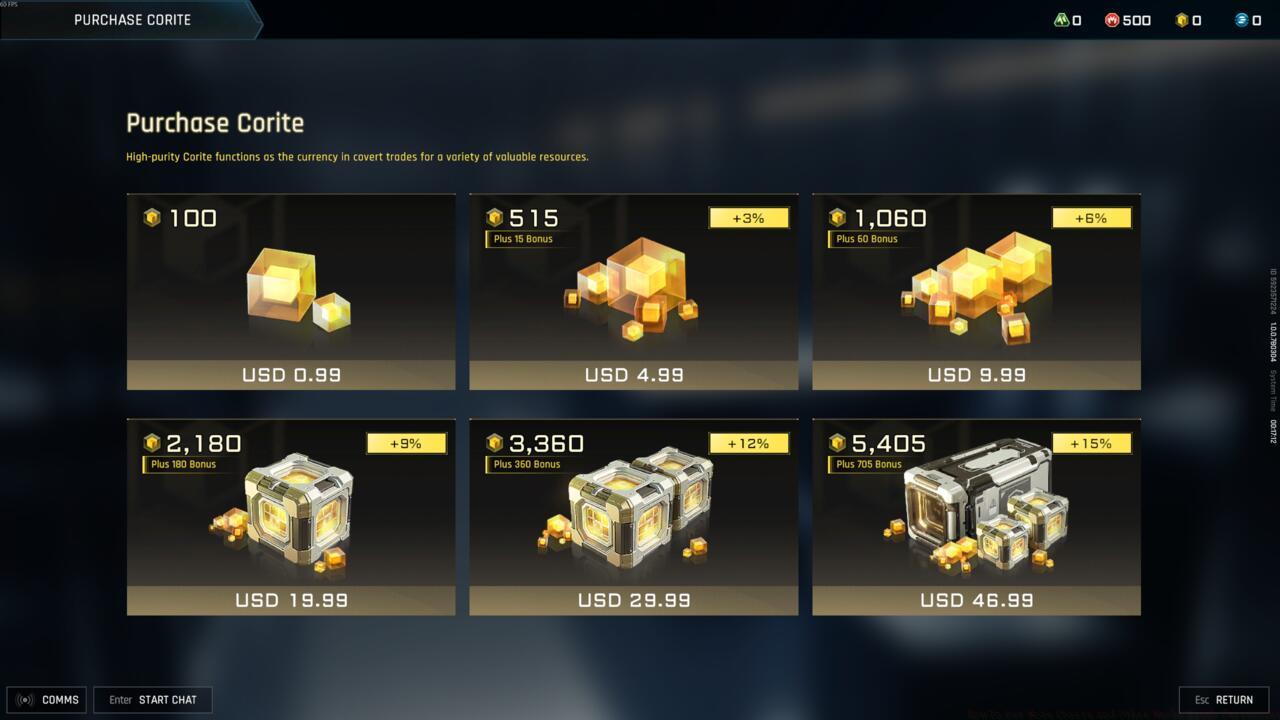1280x720 pixels.
Task: Click the Corite icon next to 5,405
Action: (x=836, y=443)
